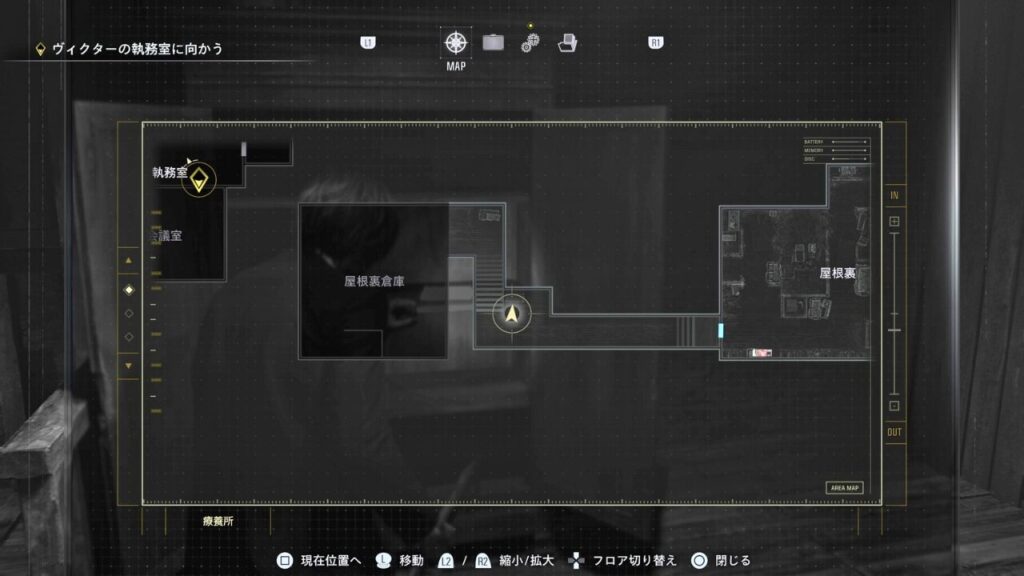Select the 屋根裏 room on map

[836, 272]
